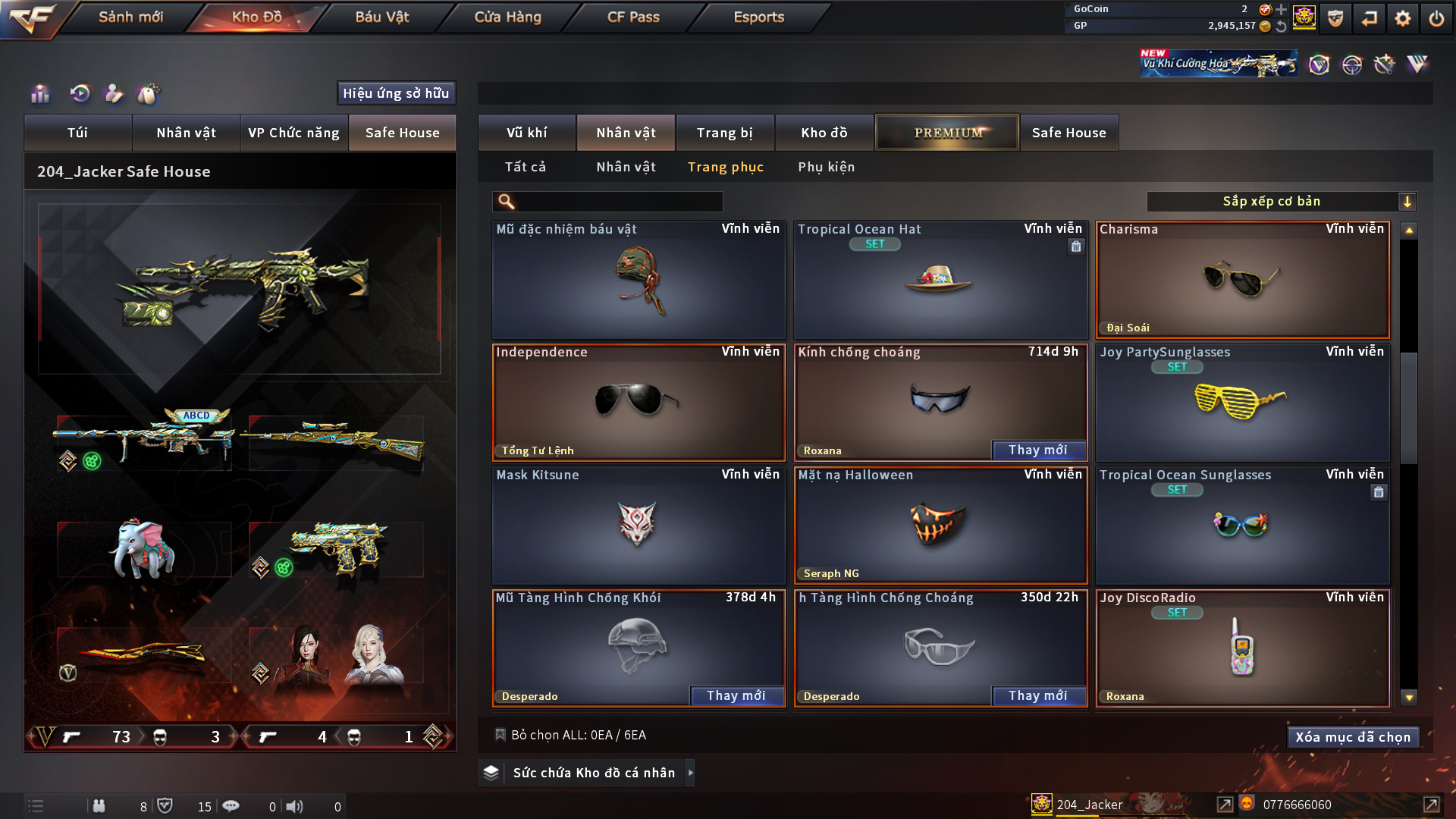Open the gear settings icon
This screenshot has height=819, width=1456.
[1402, 17]
